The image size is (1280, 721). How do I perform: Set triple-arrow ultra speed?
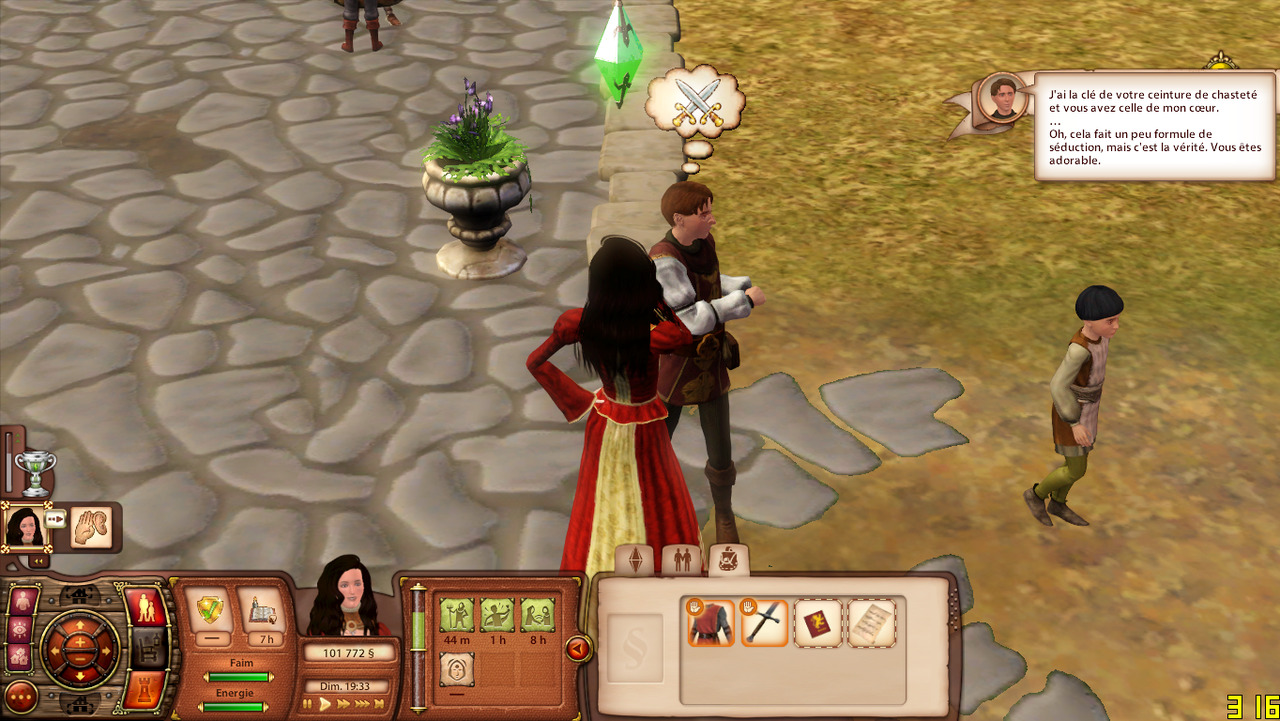click(363, 704)
